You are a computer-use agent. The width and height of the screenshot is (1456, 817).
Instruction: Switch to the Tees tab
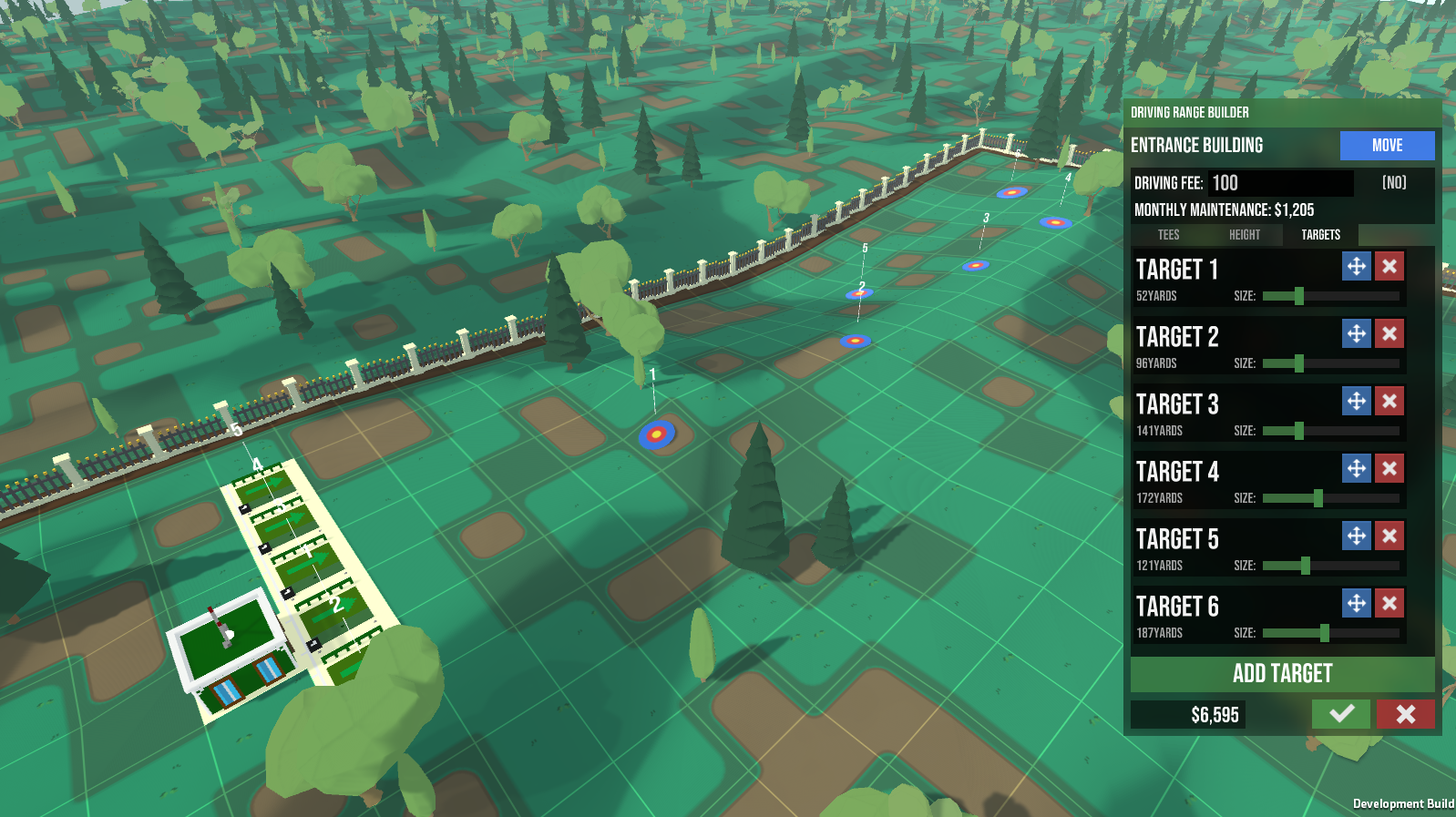1168,235
